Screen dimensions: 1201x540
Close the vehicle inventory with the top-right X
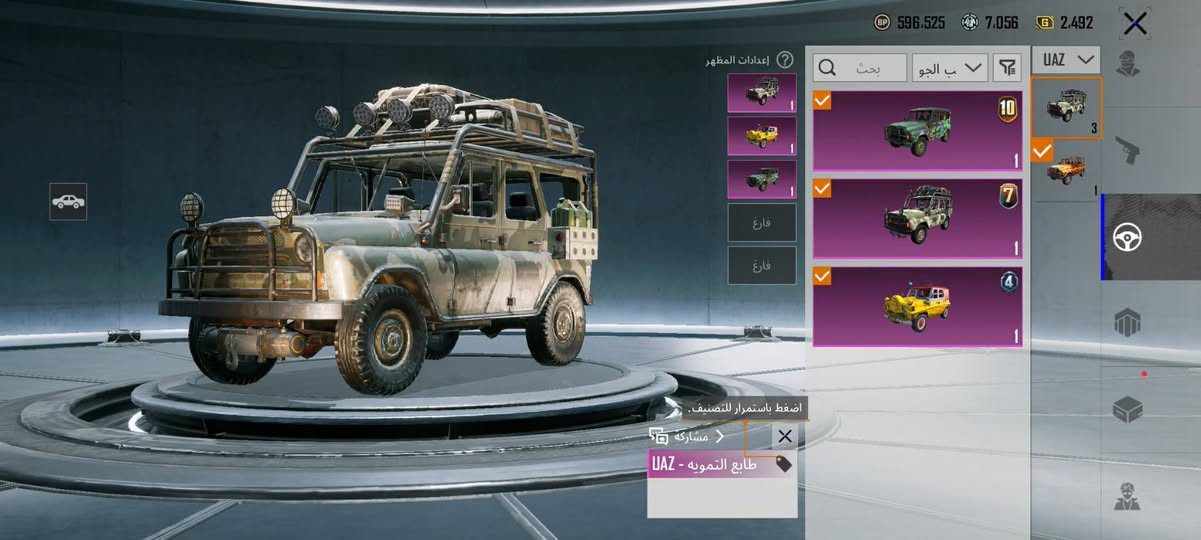(1134, 23)
